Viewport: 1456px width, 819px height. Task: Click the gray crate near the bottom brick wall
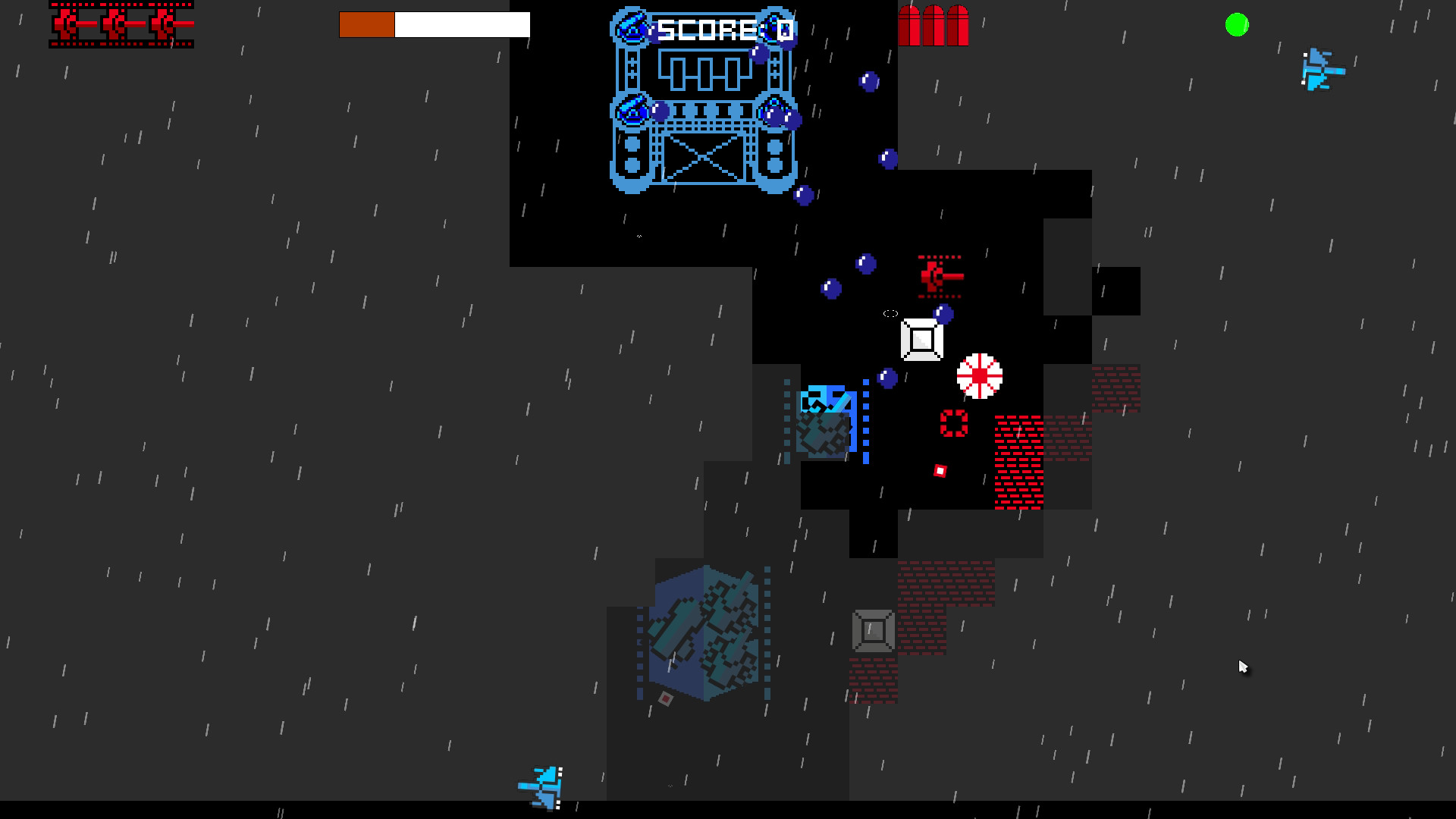pyautogui.click(x=872, y=629)
